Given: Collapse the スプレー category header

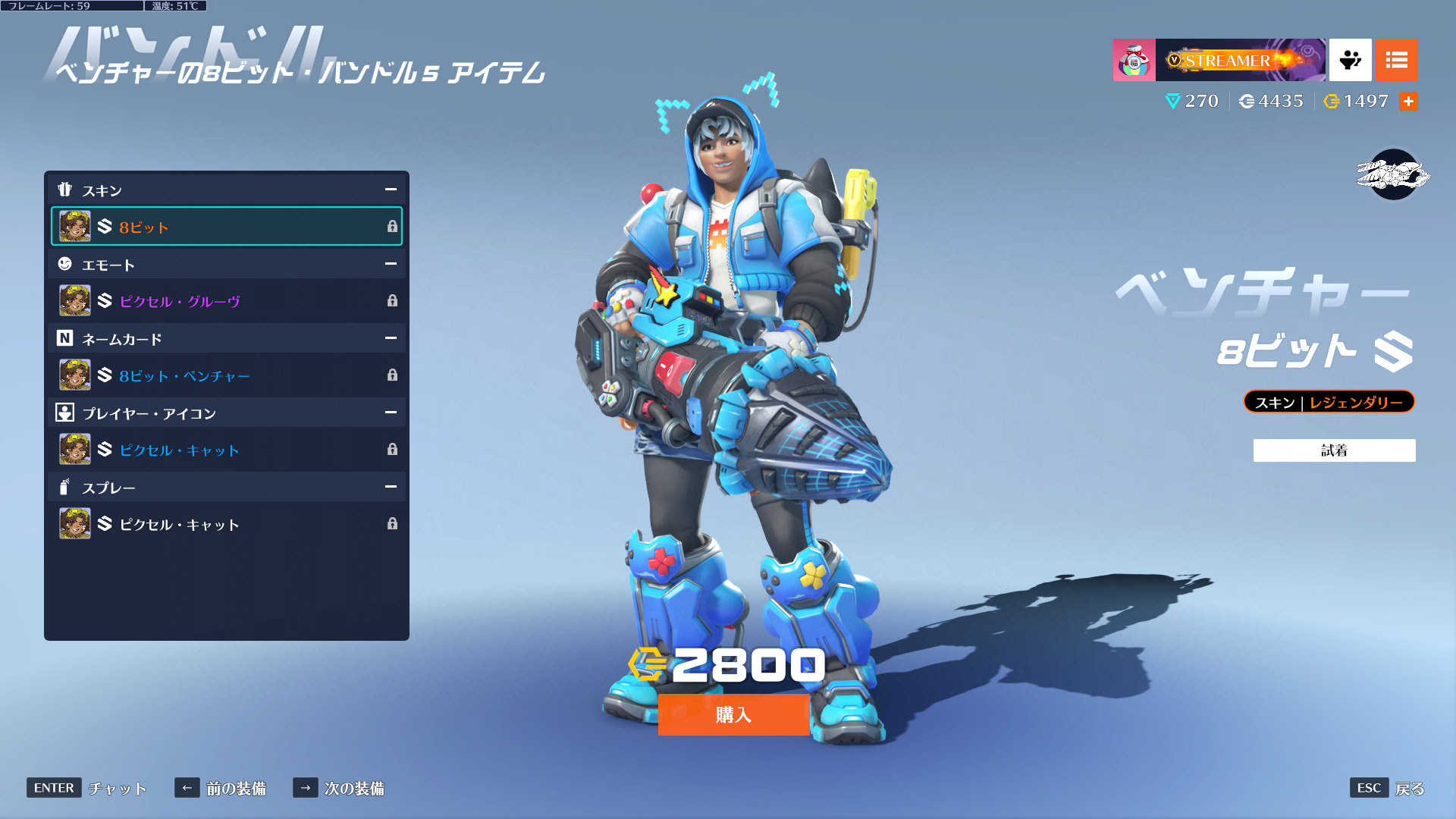Looking at the screenshot, I should click(x=391, y=487).
